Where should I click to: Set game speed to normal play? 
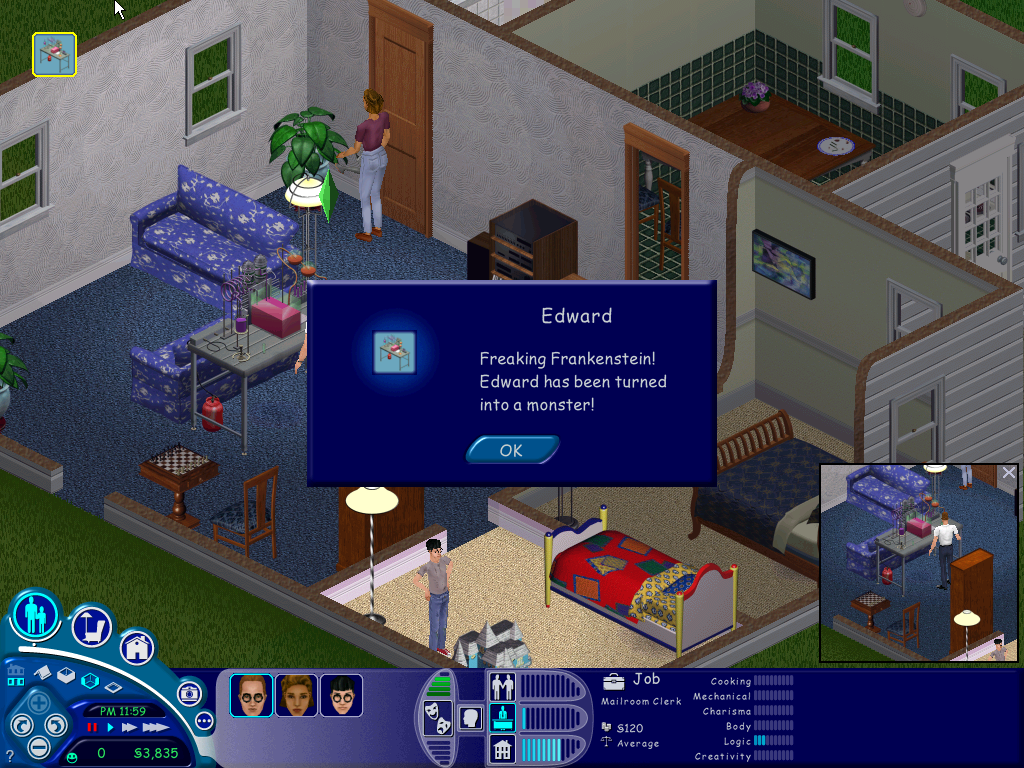click(x=110, y=728)
